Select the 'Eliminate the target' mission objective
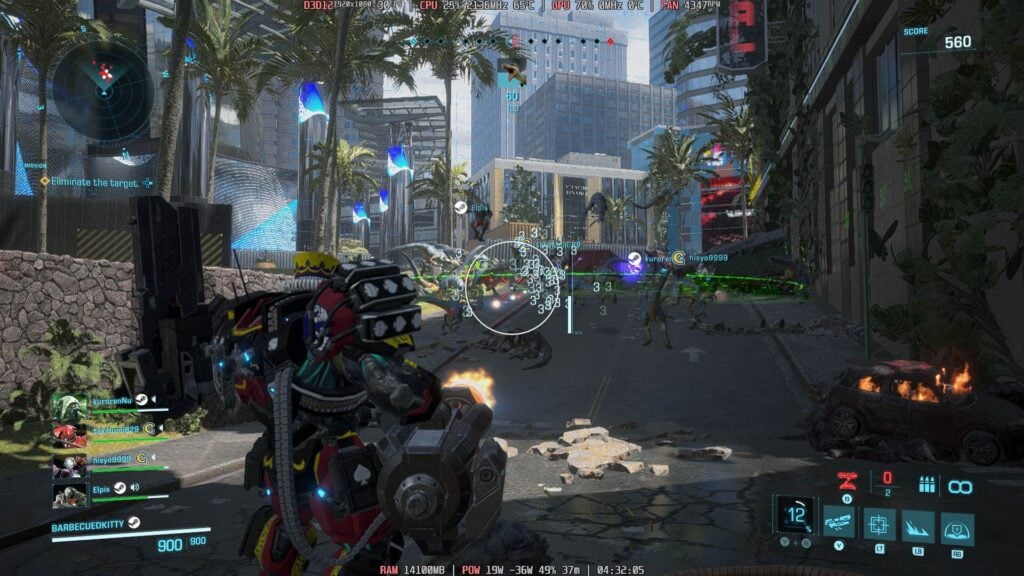 [91, 182]
